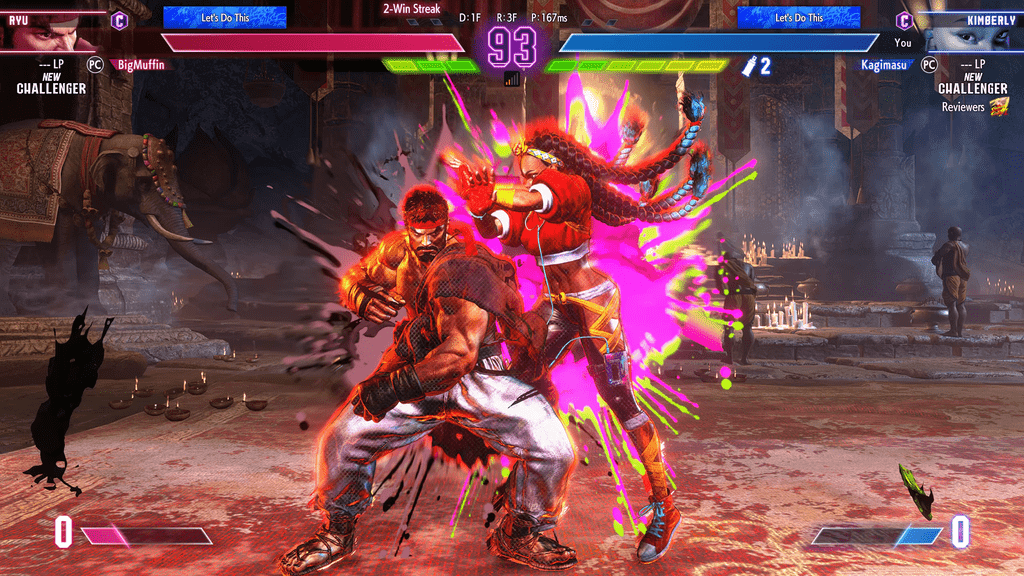Click the control type C icon beside Ryu
This screenshot has width=1024, height=576.
coord(119,19)
